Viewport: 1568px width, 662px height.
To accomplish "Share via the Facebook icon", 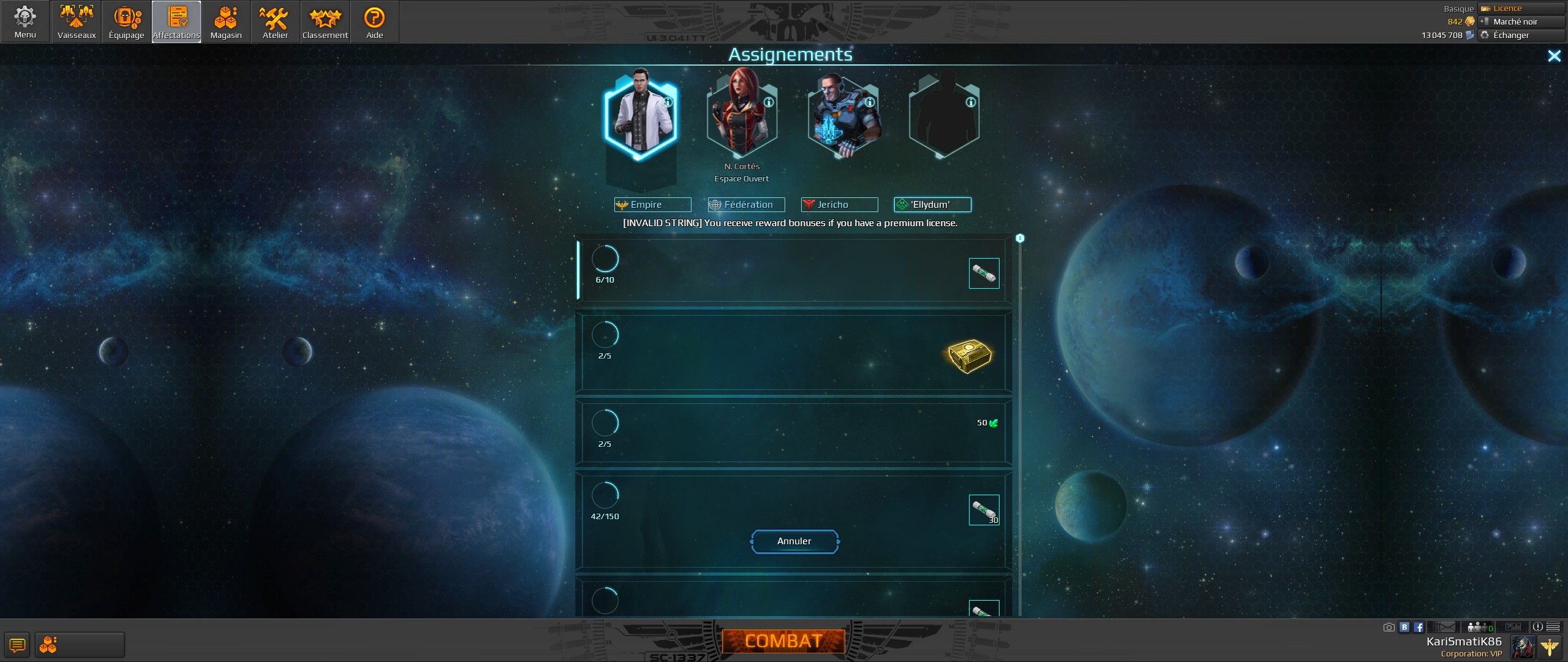I will [x=1418, y=627].
